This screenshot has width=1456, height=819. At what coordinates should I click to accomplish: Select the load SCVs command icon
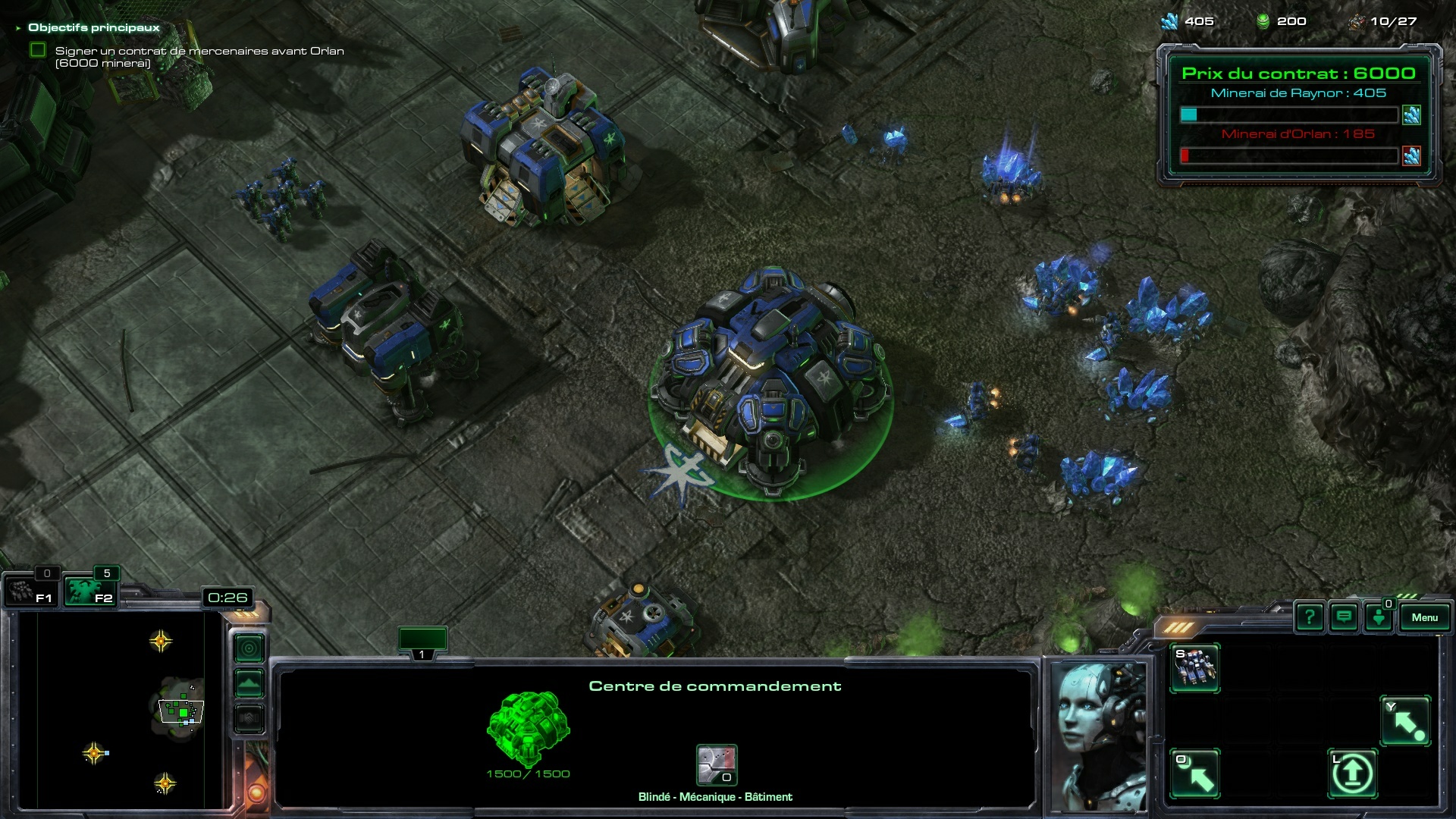(1195, 773)
